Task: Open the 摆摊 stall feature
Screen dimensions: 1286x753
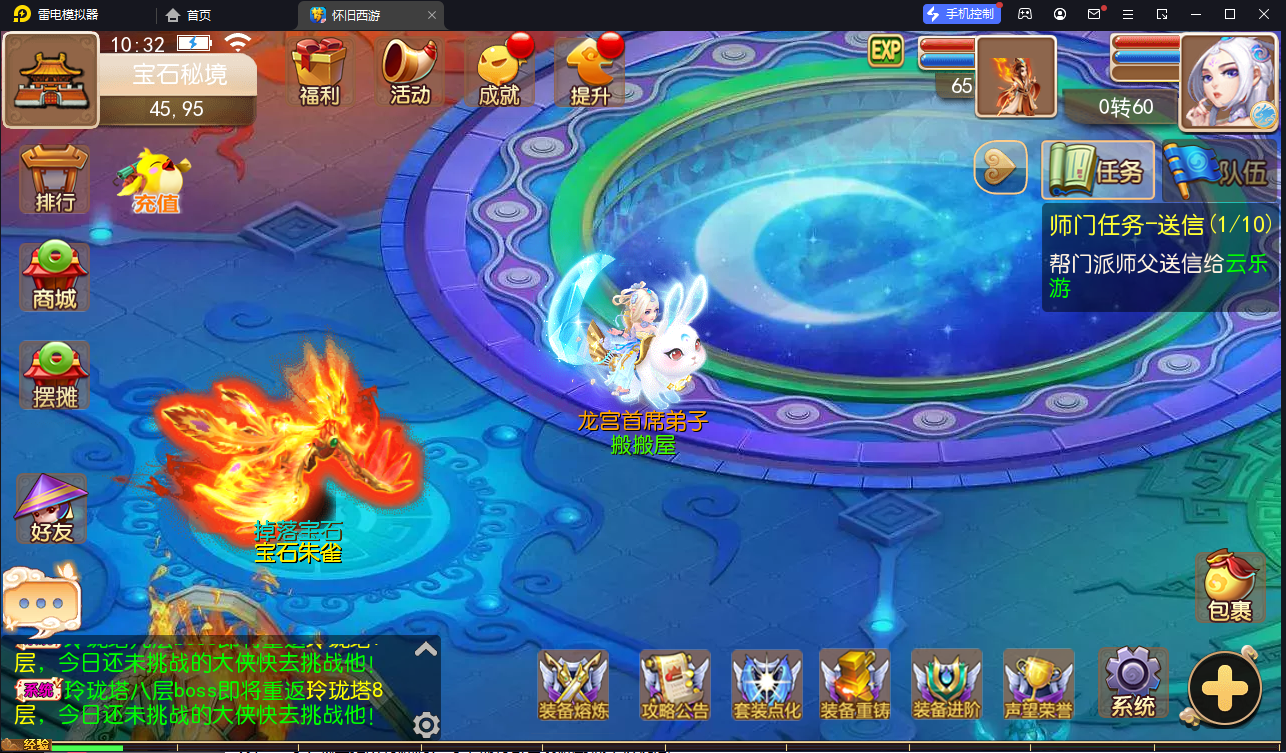Action: [52, 375]
